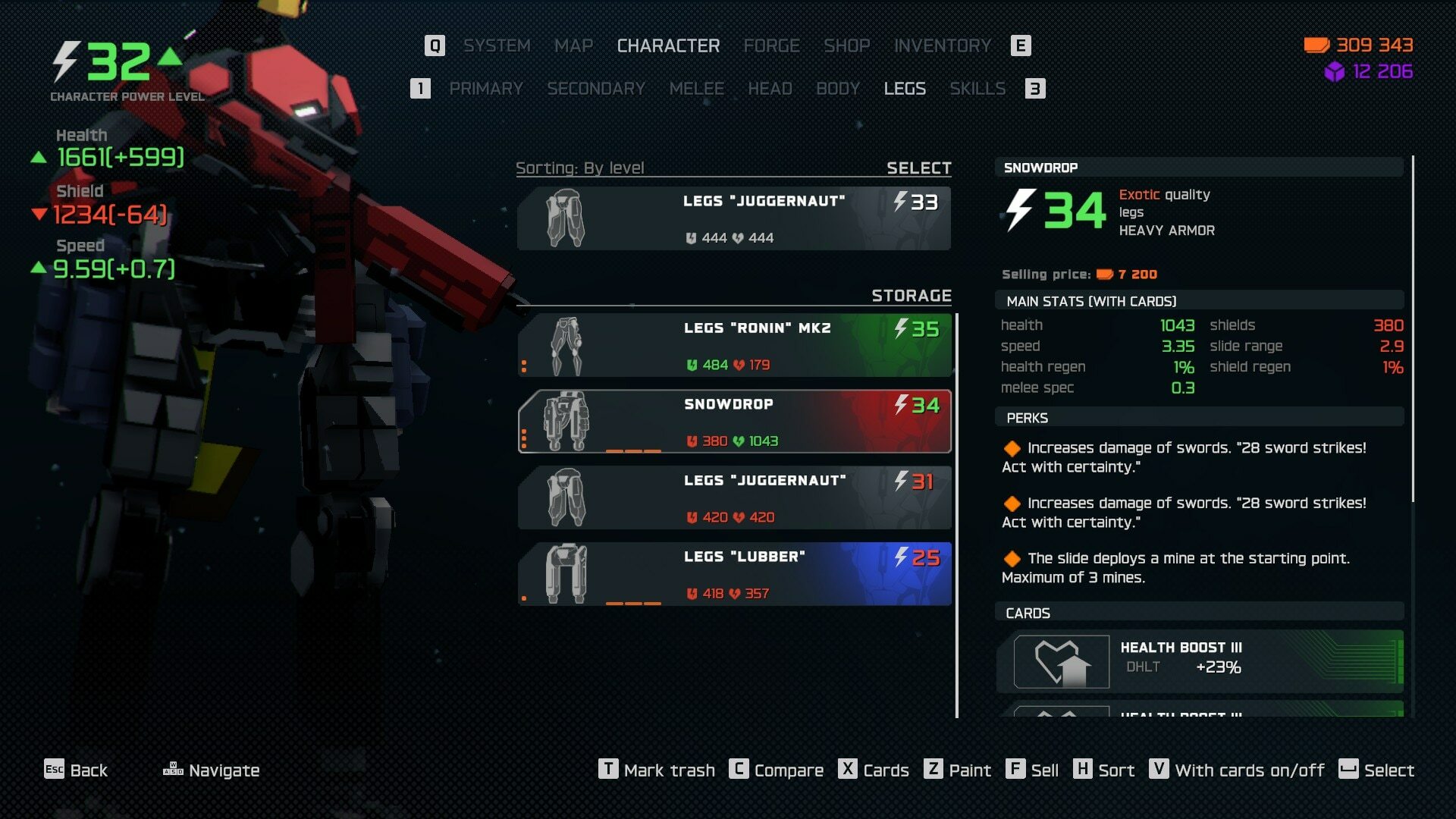The width and height of the screenshot is (1456, 819).
Task: Switch to the Map tab
Action: pyautogui.click(x=573, y=46)
